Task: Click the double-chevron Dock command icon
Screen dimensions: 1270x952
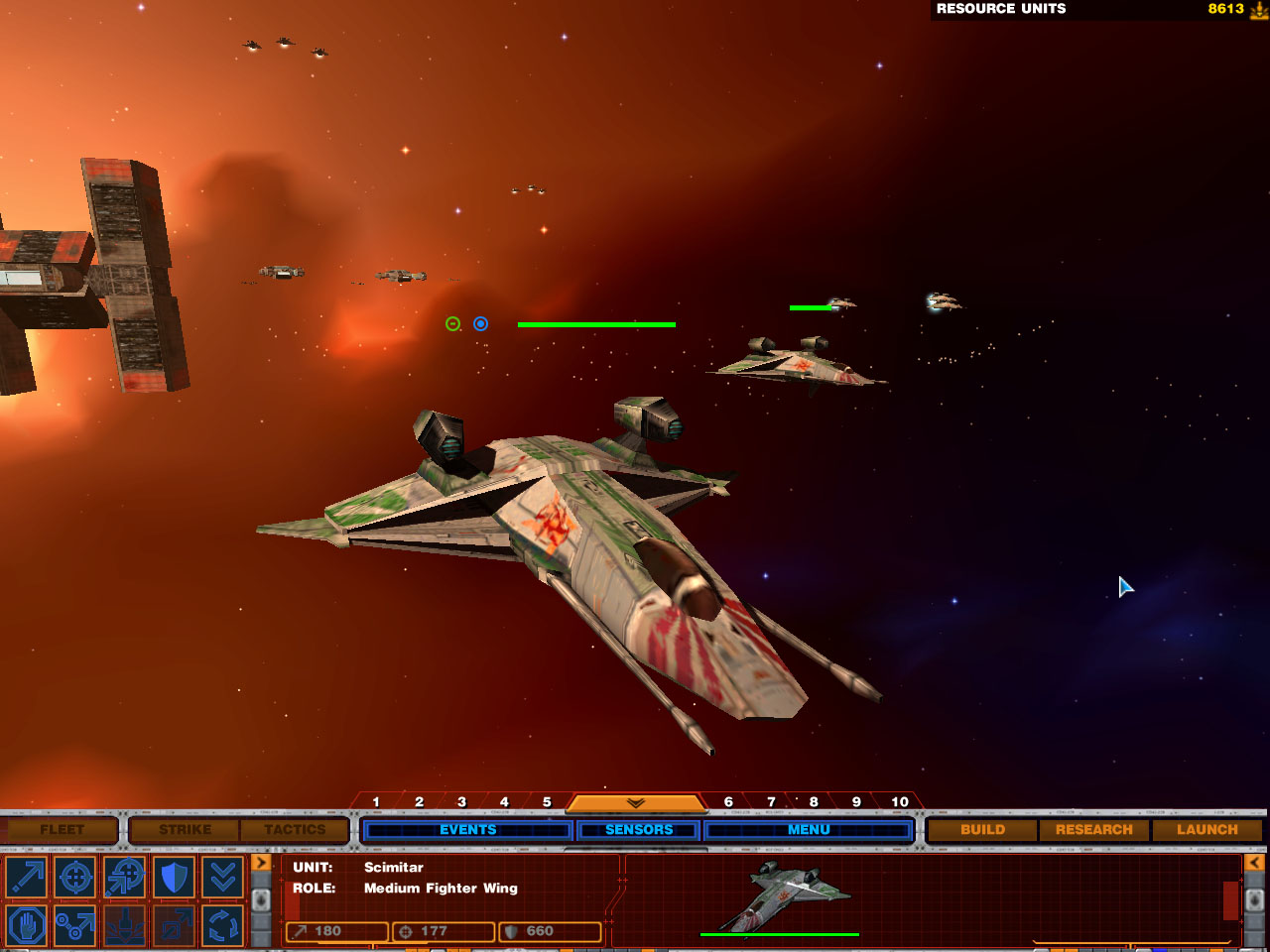Action: (222, 877)
